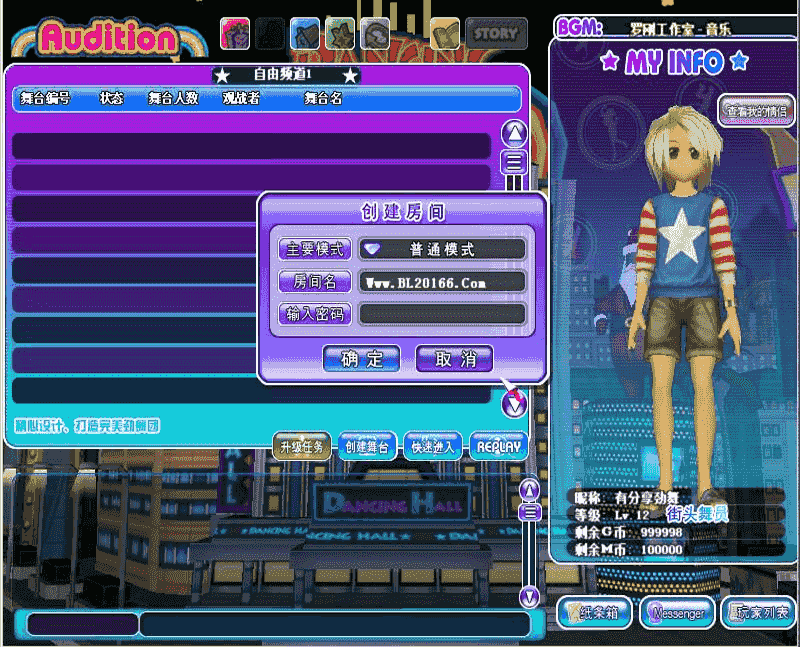Viewport: 800px width, 647px height.
Task: Cancel the create room dialog with 取消
Action: [x=454, y=359]
